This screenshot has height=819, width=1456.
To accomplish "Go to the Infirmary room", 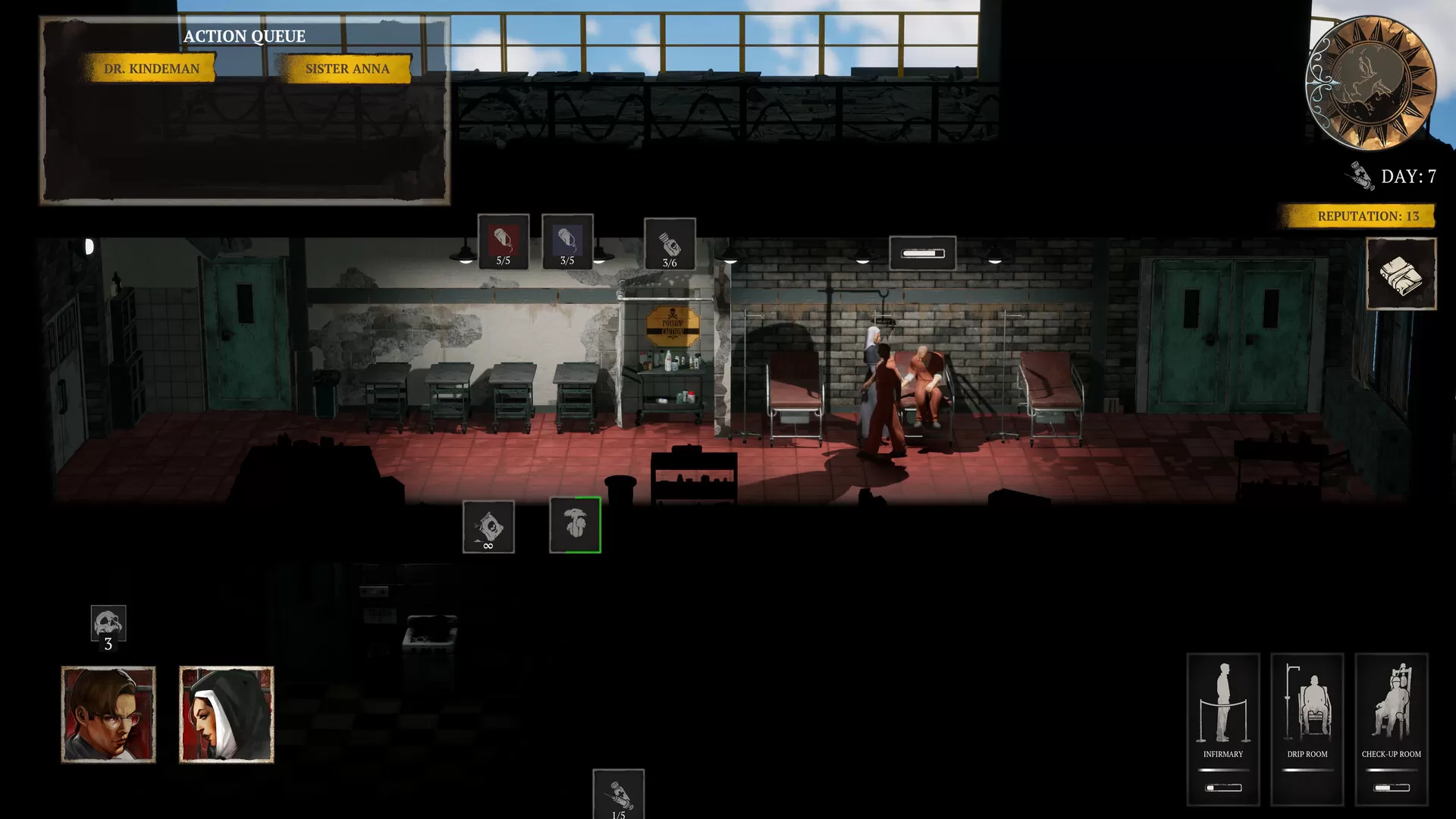I will 1222,728.
